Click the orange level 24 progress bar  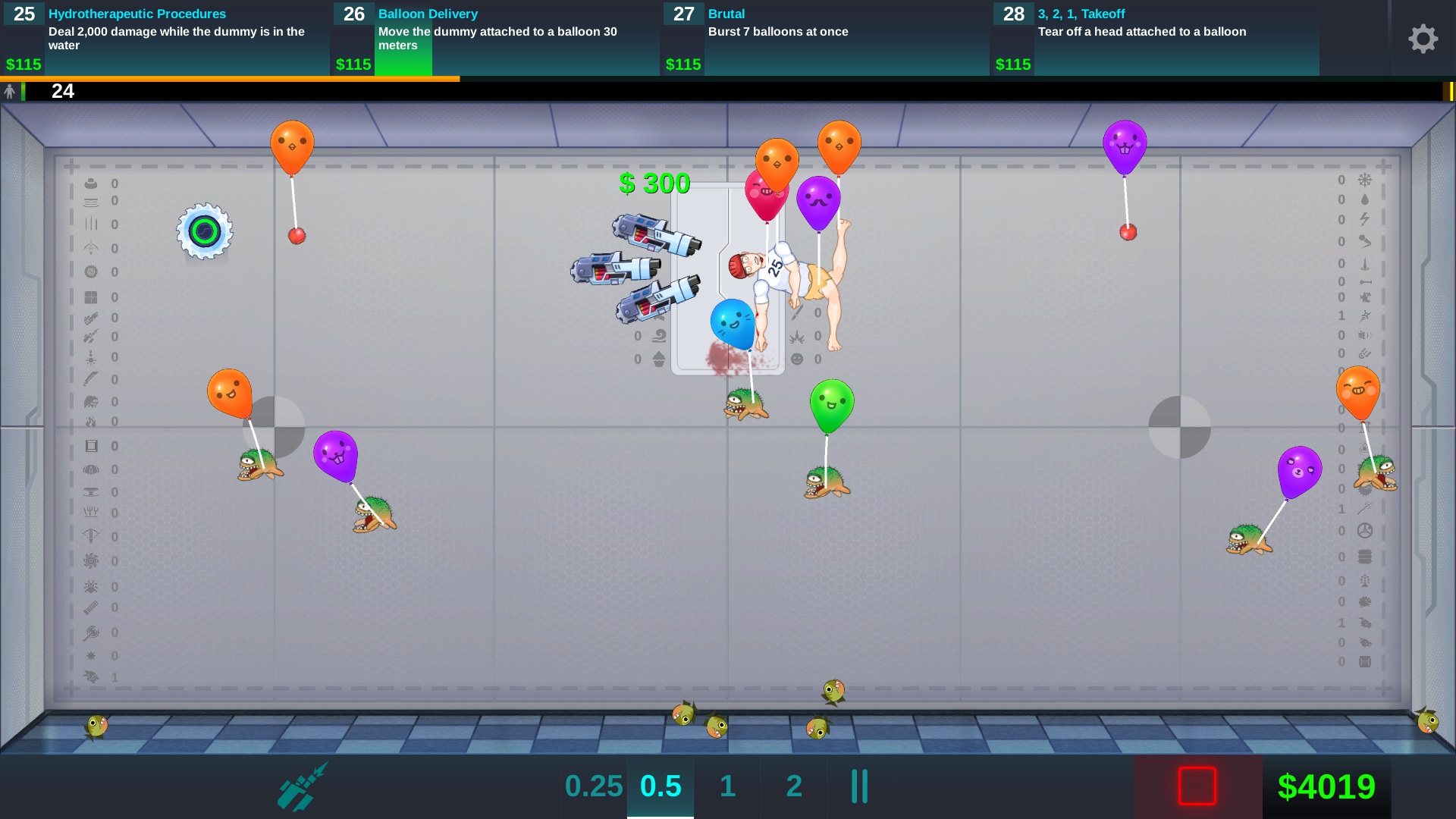[x=227, y=80]
